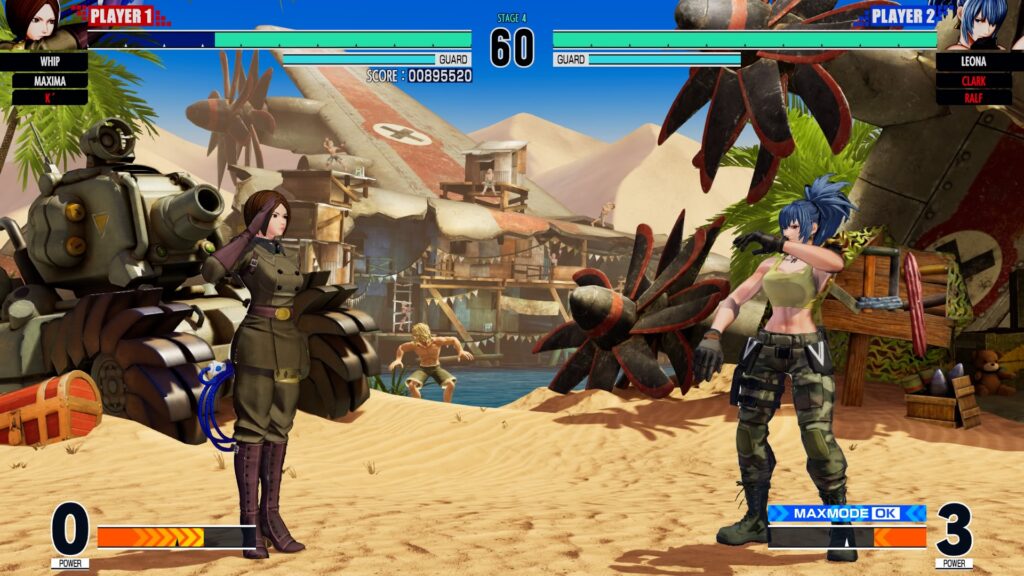Select CLARK in Player 2's roster

pos(974,80)
